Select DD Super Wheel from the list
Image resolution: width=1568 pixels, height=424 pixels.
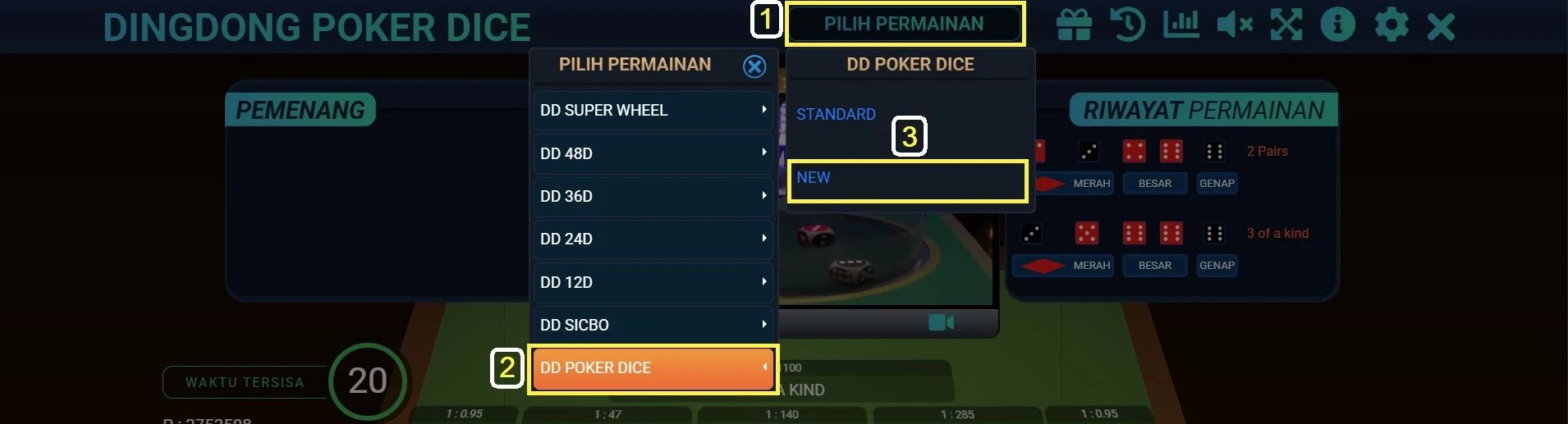tap(653, 111)
